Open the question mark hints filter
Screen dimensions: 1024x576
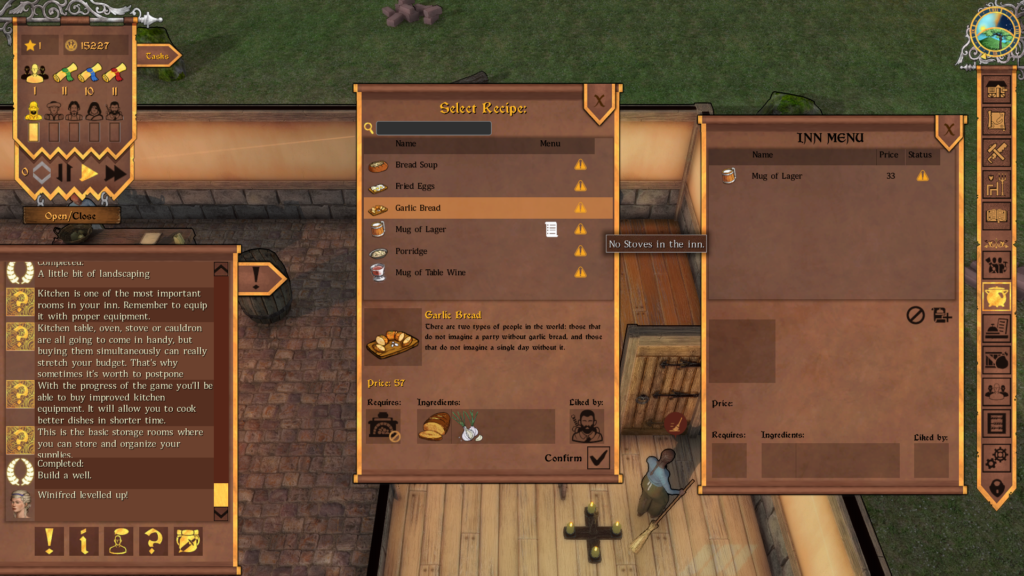click(x=152, y=541)
